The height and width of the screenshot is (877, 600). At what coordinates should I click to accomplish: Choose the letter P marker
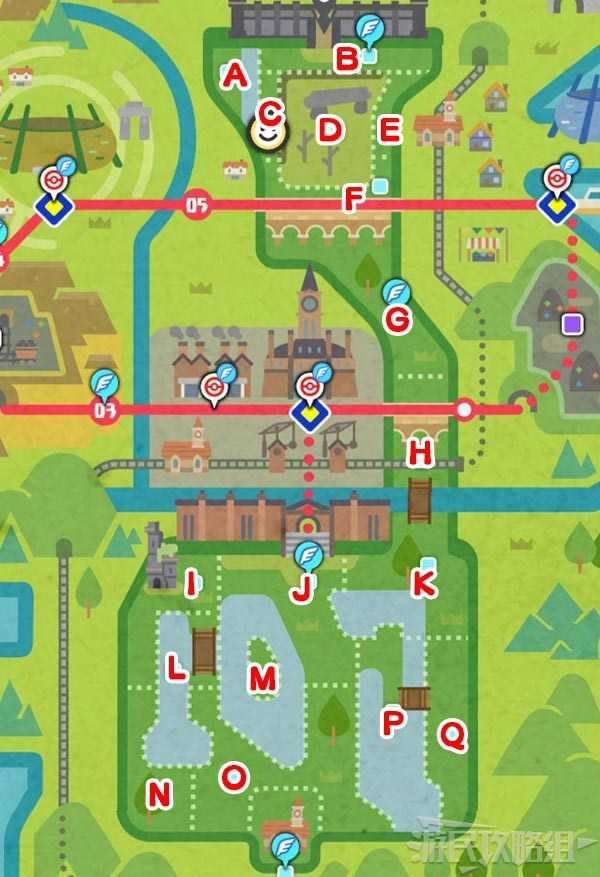[x=392, y=723]
